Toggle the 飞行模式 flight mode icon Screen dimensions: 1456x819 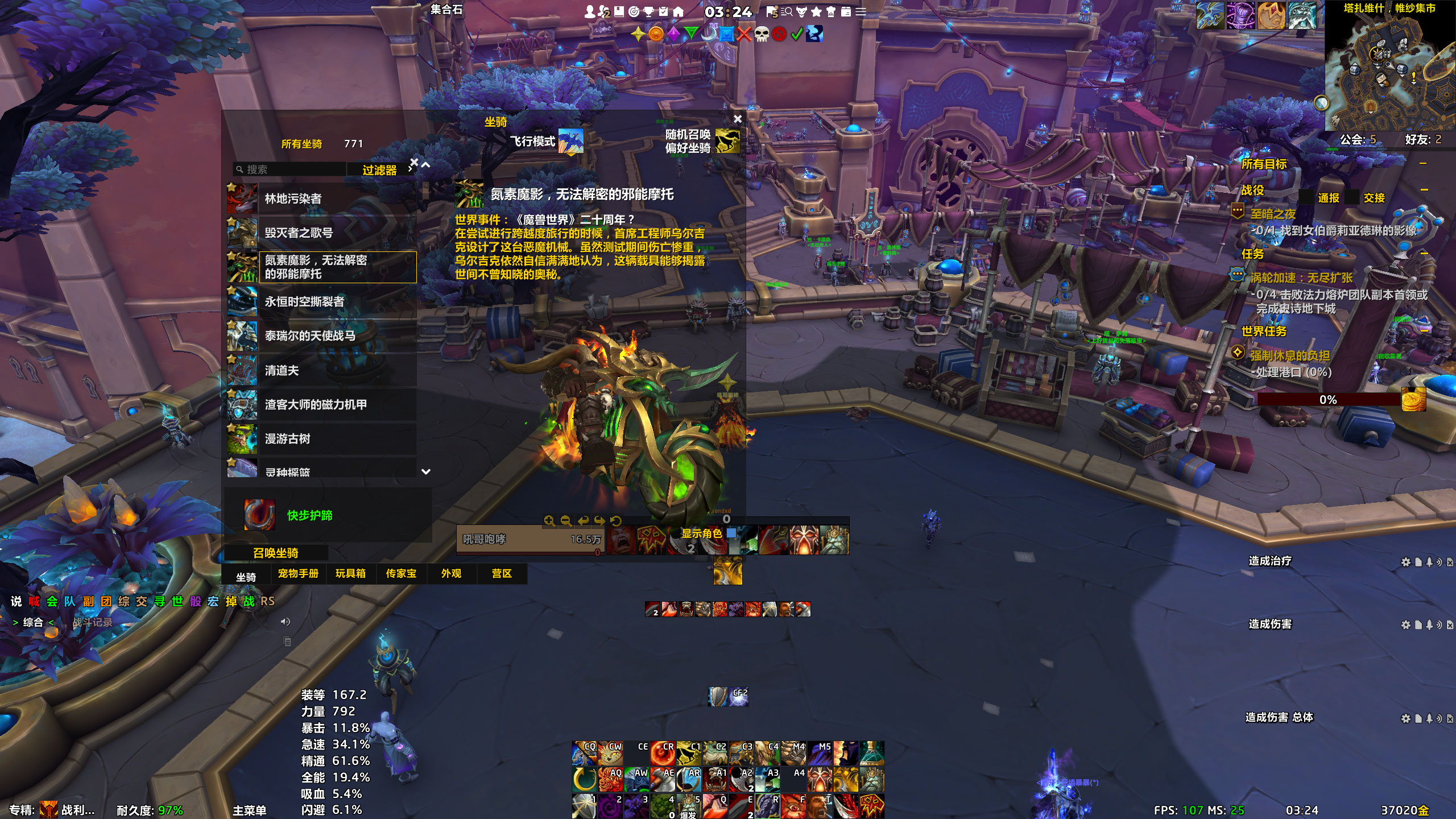(x=570, y=141)
